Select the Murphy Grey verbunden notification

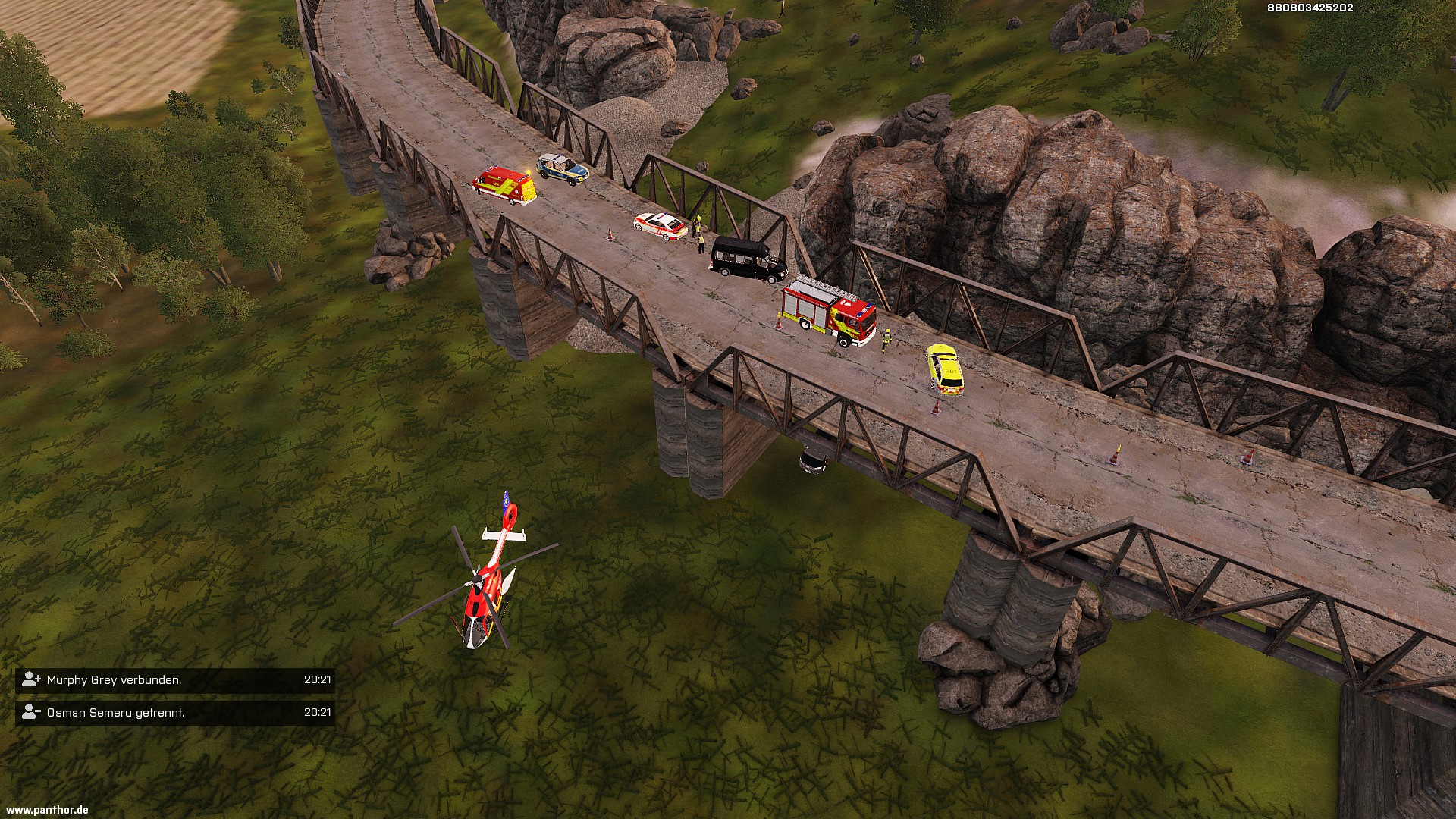(x=174, y=680)
